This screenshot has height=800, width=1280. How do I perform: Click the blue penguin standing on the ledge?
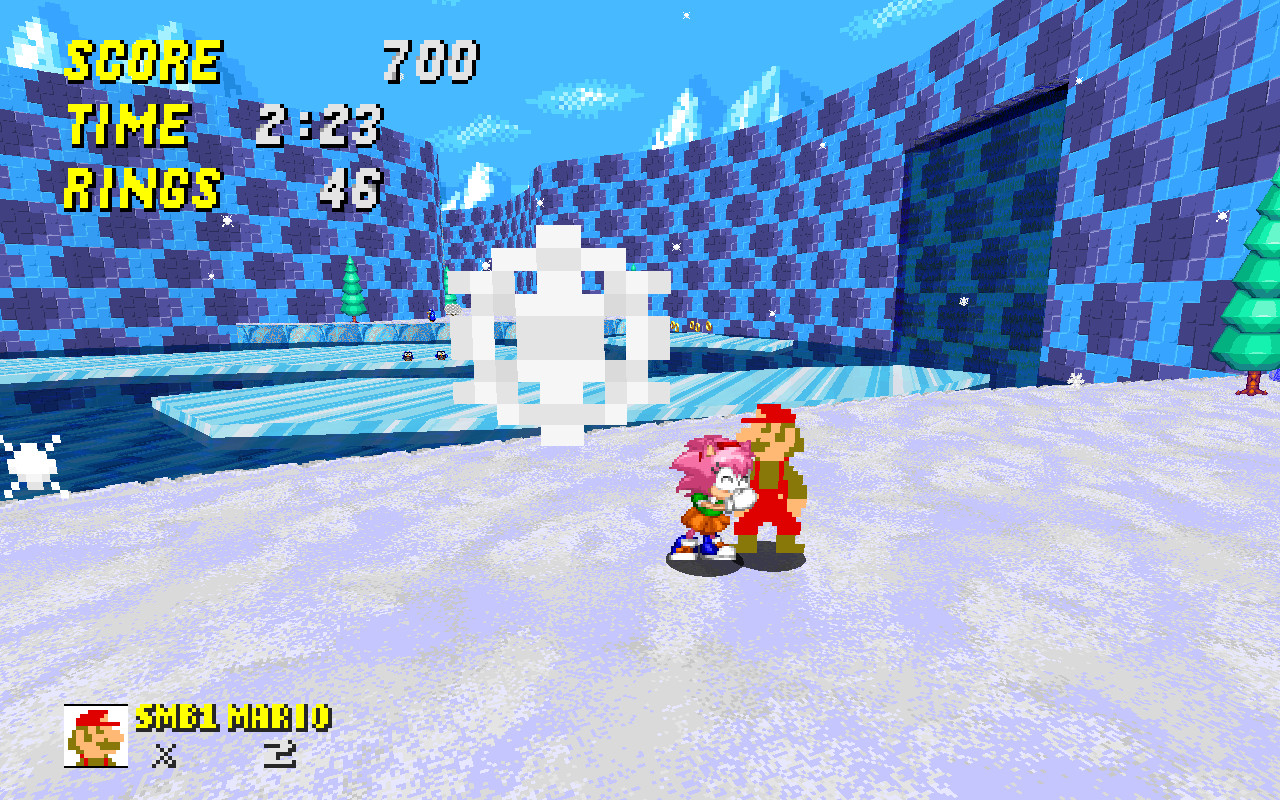(431, 315)
